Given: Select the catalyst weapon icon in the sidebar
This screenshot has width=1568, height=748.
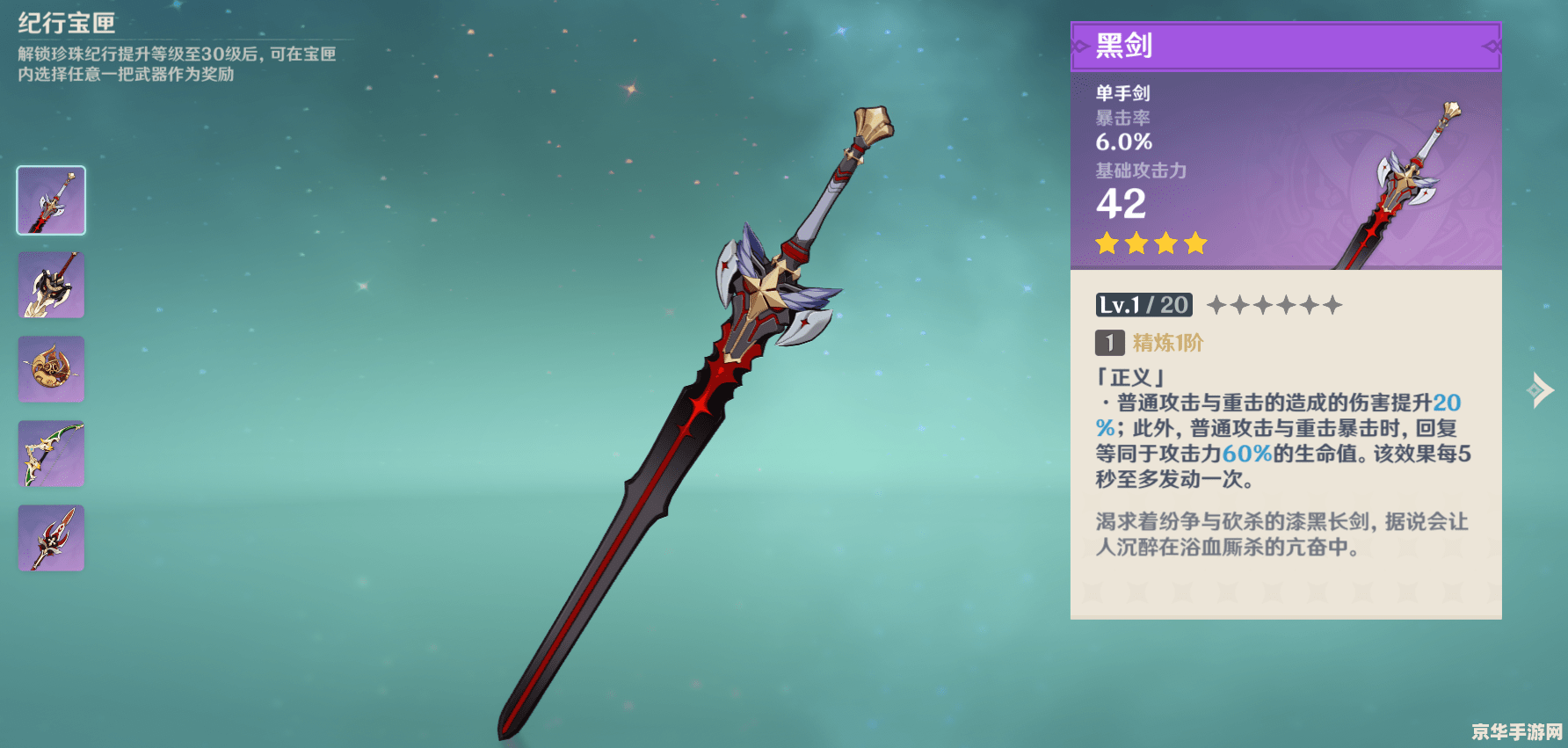Looking at the screenshot, I should click(x=50, y=369).
